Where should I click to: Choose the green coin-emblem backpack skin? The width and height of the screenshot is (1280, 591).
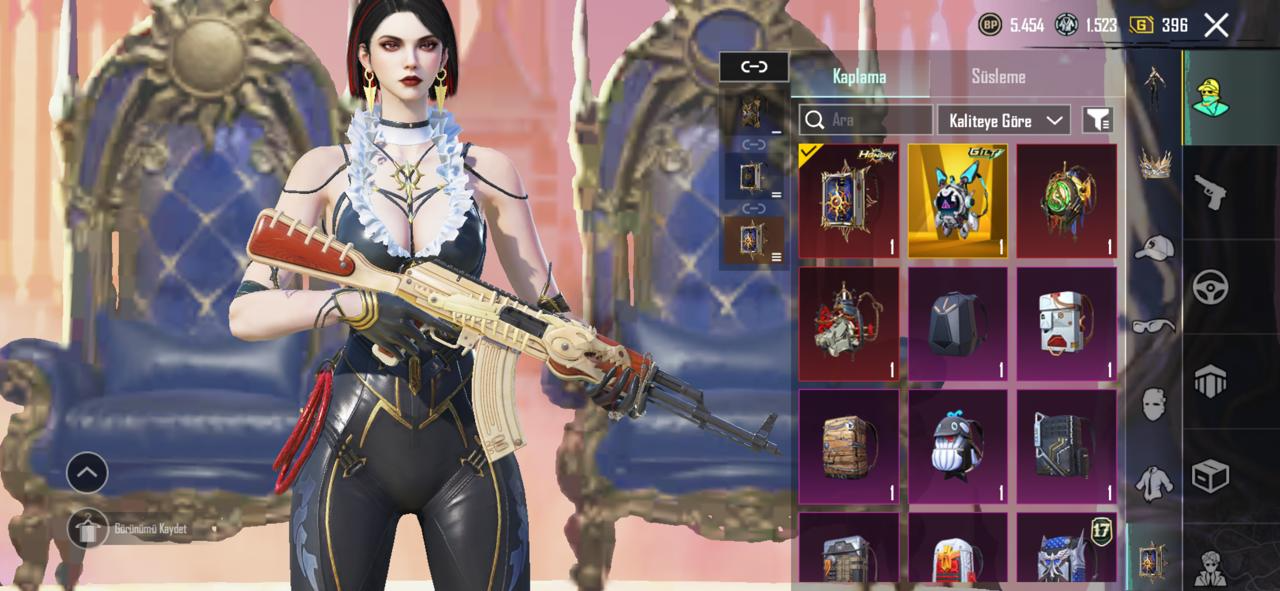click(1066, 201)
